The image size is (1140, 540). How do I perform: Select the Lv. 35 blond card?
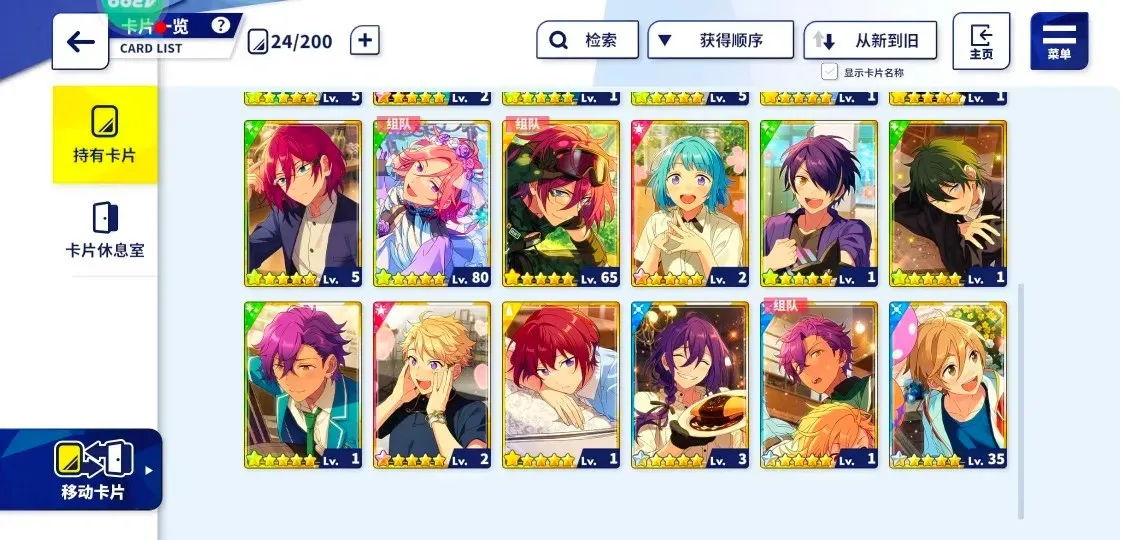coord(948,385)
